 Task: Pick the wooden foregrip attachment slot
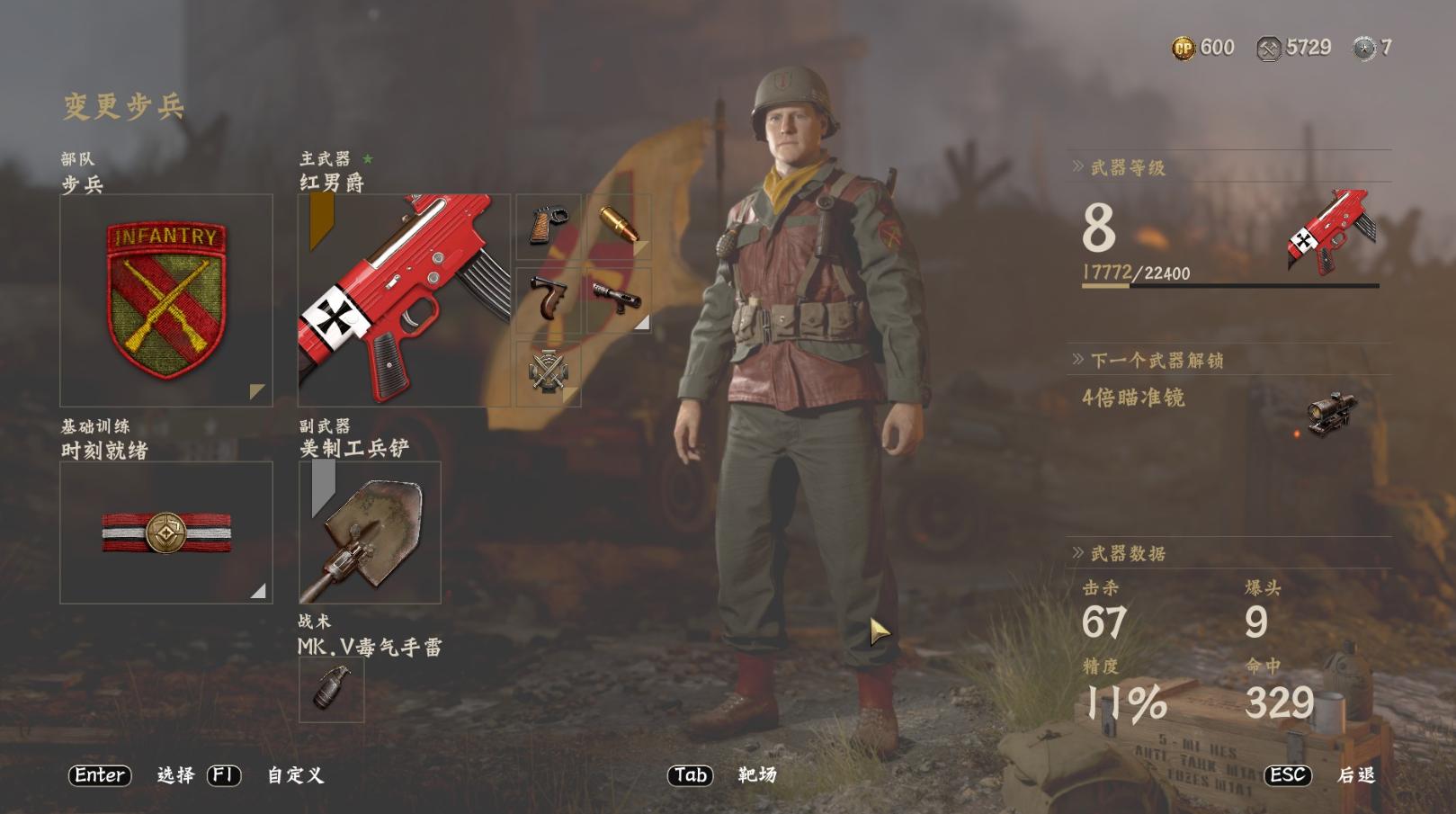pos(548,300)
